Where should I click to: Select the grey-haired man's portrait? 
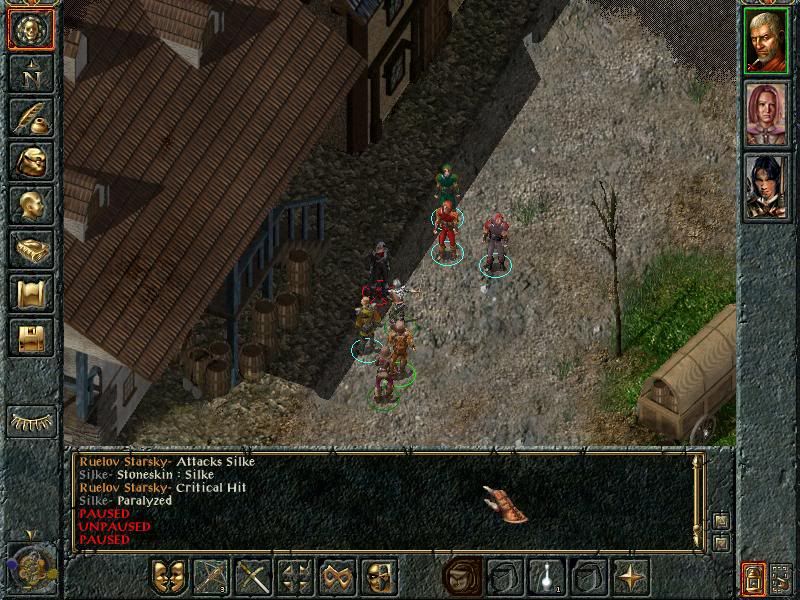point(767,40)
